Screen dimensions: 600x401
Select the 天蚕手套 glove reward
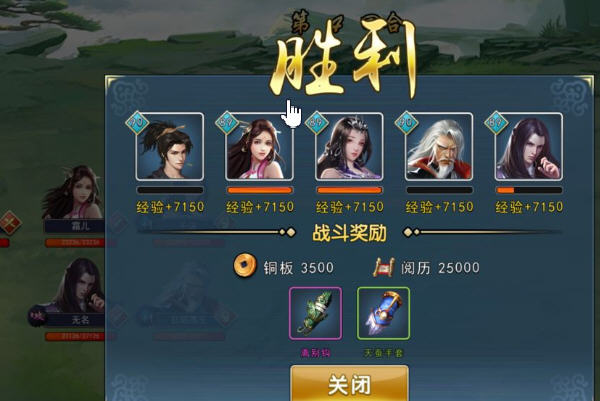click(x=383, y=313)
